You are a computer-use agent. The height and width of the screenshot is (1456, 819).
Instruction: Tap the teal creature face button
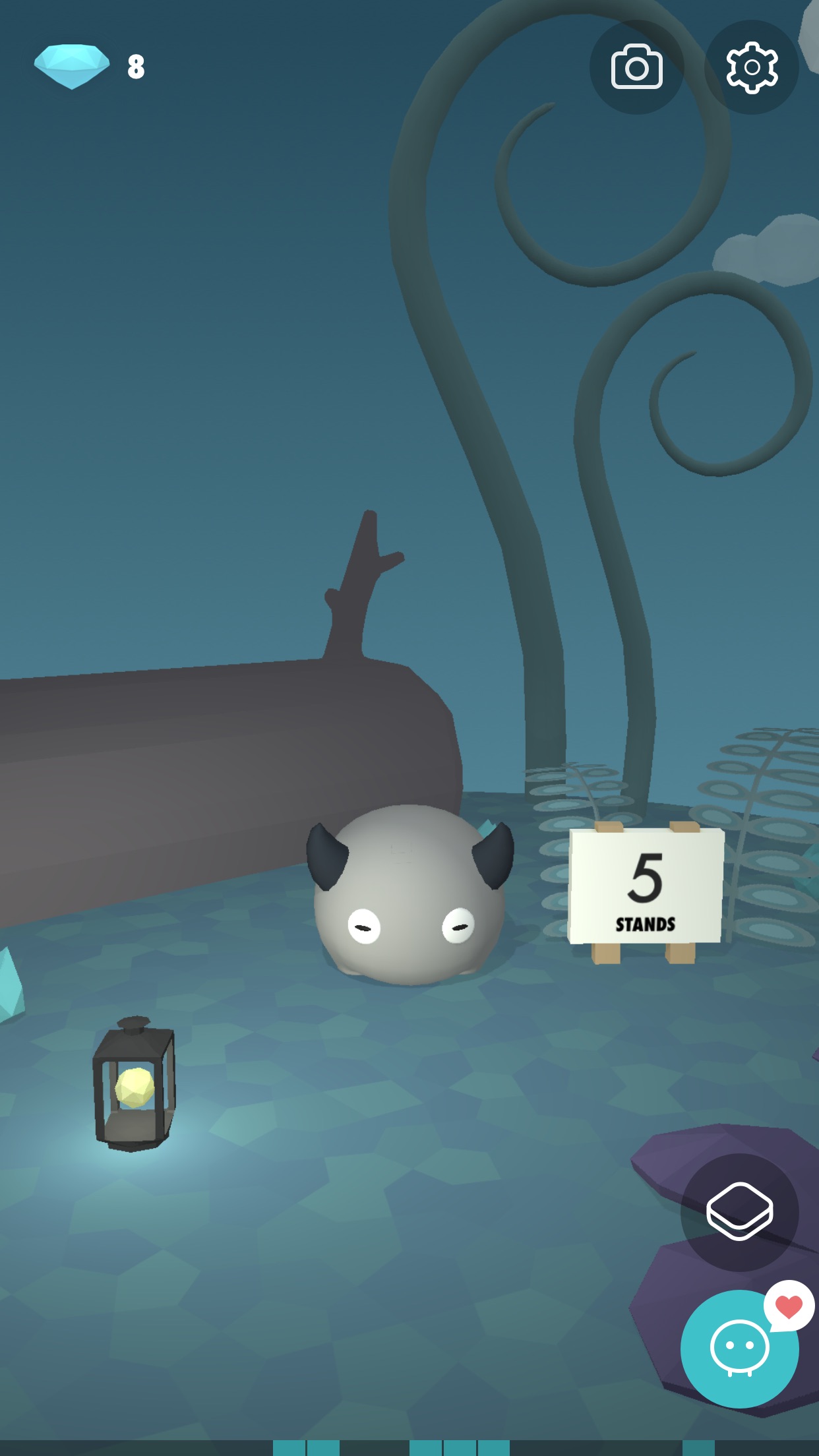click(739, 1349)
